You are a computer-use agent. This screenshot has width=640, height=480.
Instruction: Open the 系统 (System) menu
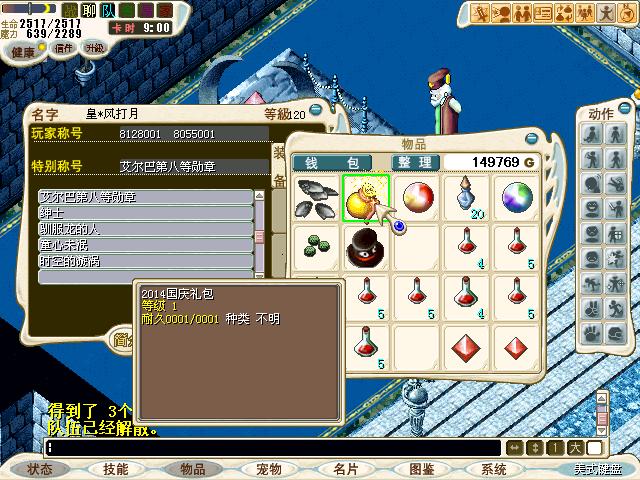pos(494,468)
